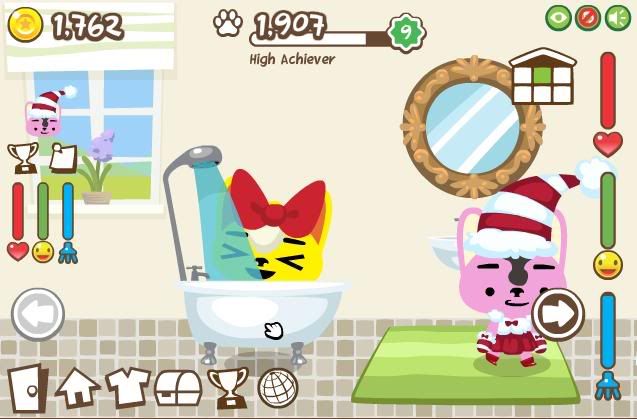Viewport: 637px width, 419px height.
Task: Click the red circular-arrows button
Action: (588, 18)
